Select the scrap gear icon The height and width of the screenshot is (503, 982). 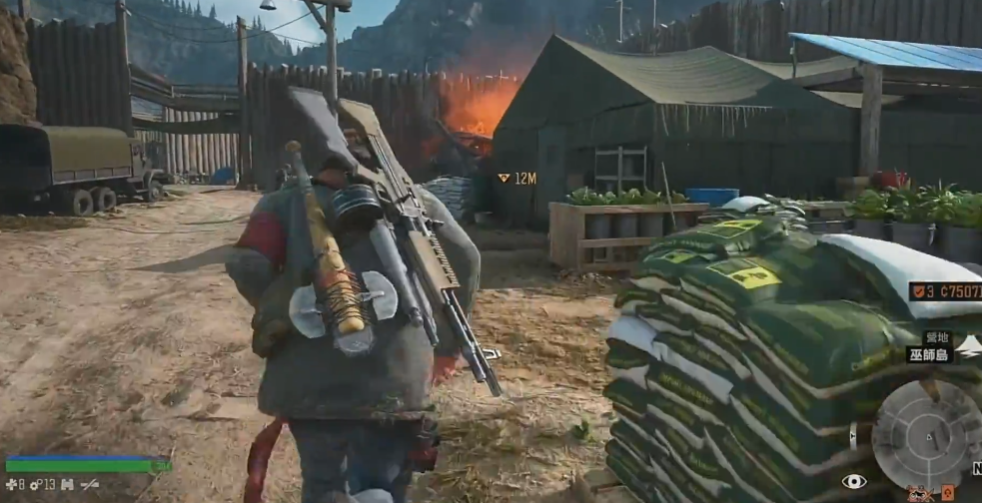click(35, 484)
